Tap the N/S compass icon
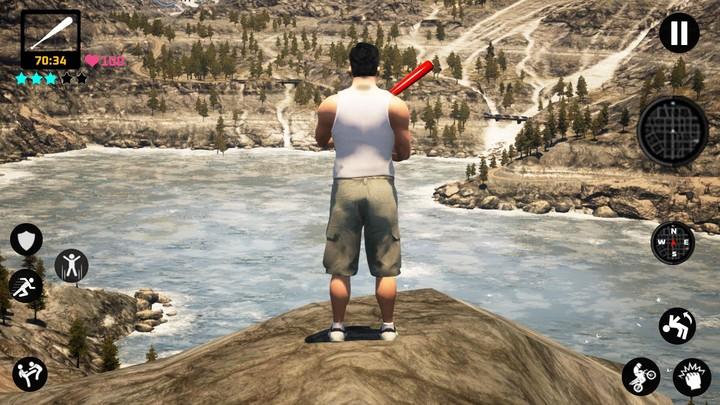This screenshot has width=720, height=405. point(672,243)
